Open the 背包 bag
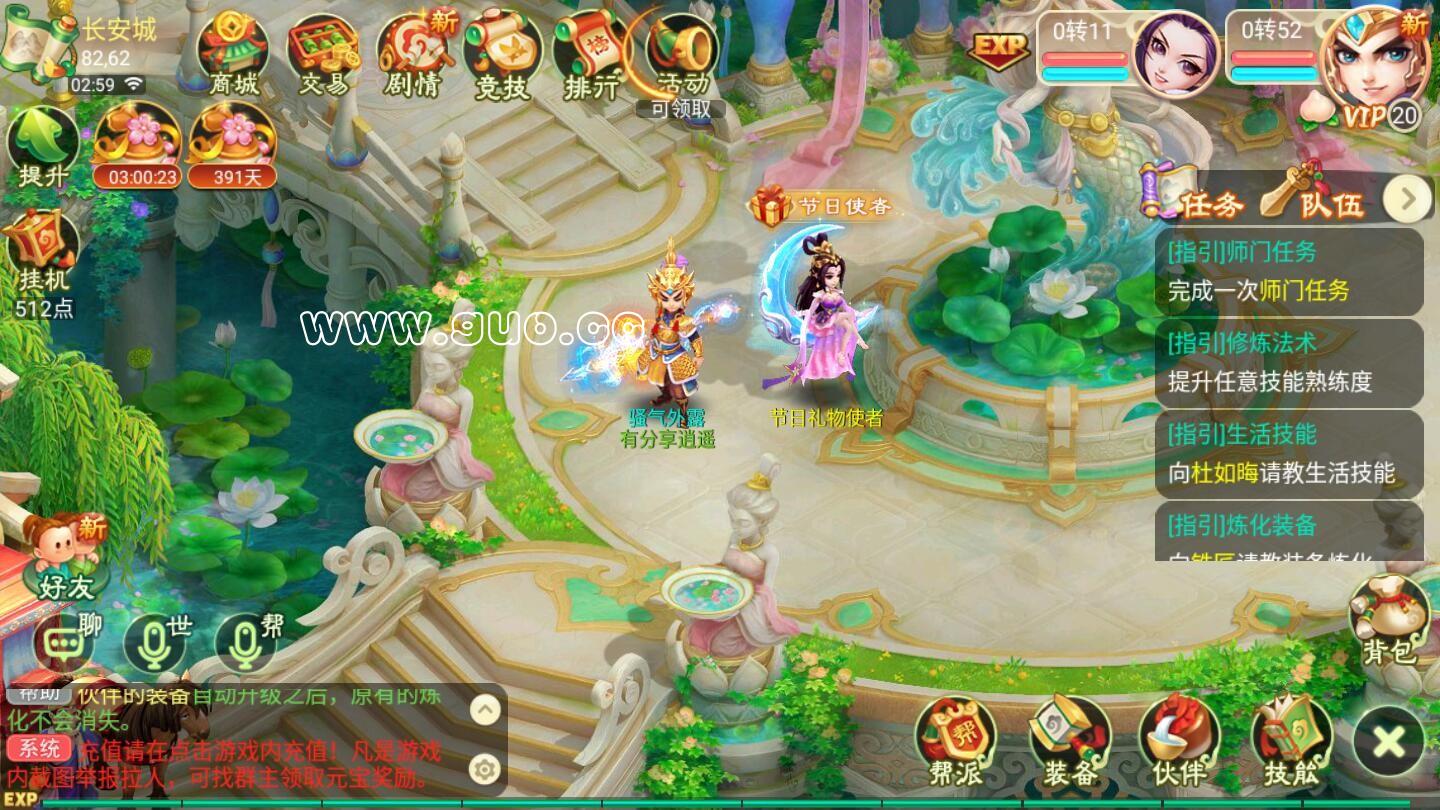 point(1390,620)
